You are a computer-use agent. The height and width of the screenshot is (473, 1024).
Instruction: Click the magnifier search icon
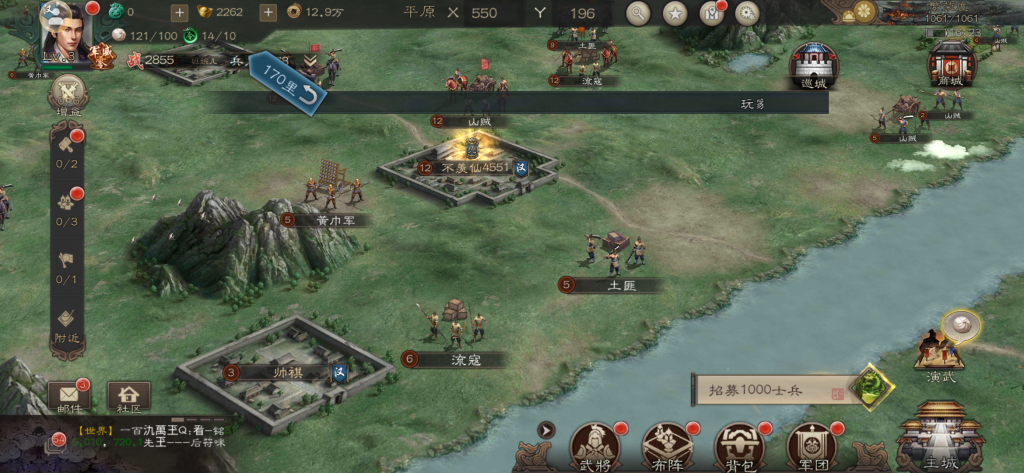click(x=639, y=13)
